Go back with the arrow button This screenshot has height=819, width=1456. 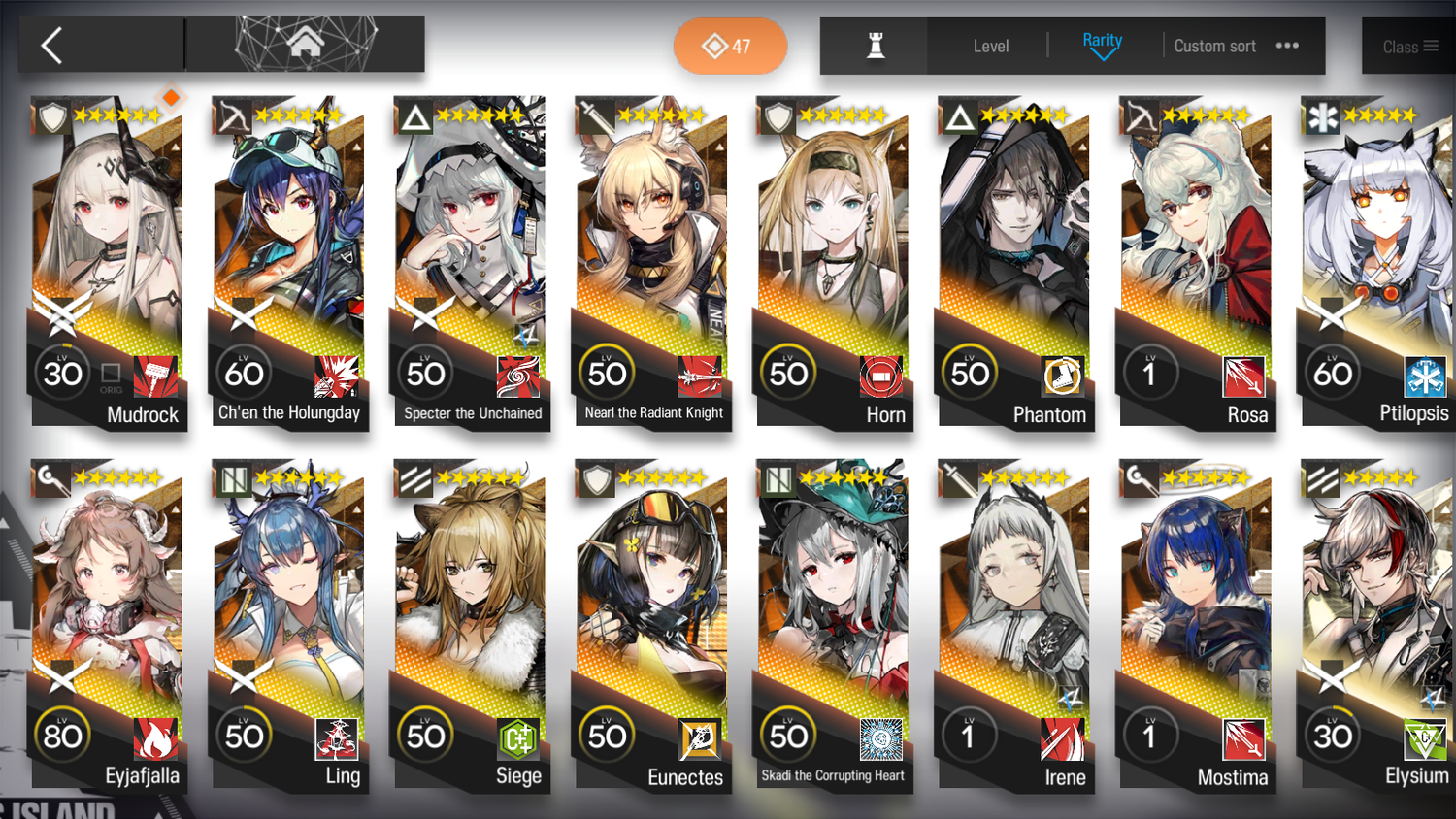(52, 46)
